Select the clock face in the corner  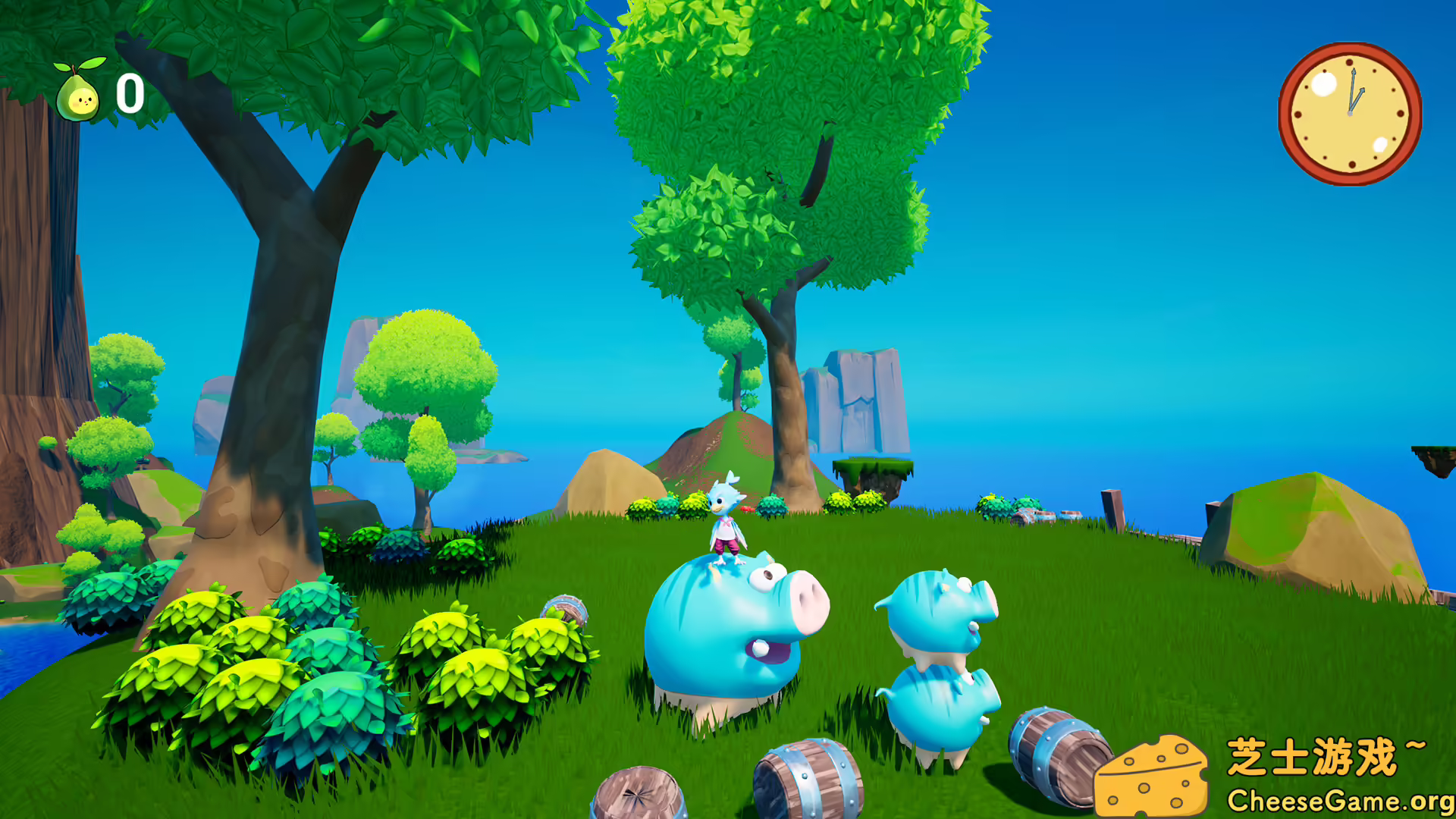[x=1350, y=112]
